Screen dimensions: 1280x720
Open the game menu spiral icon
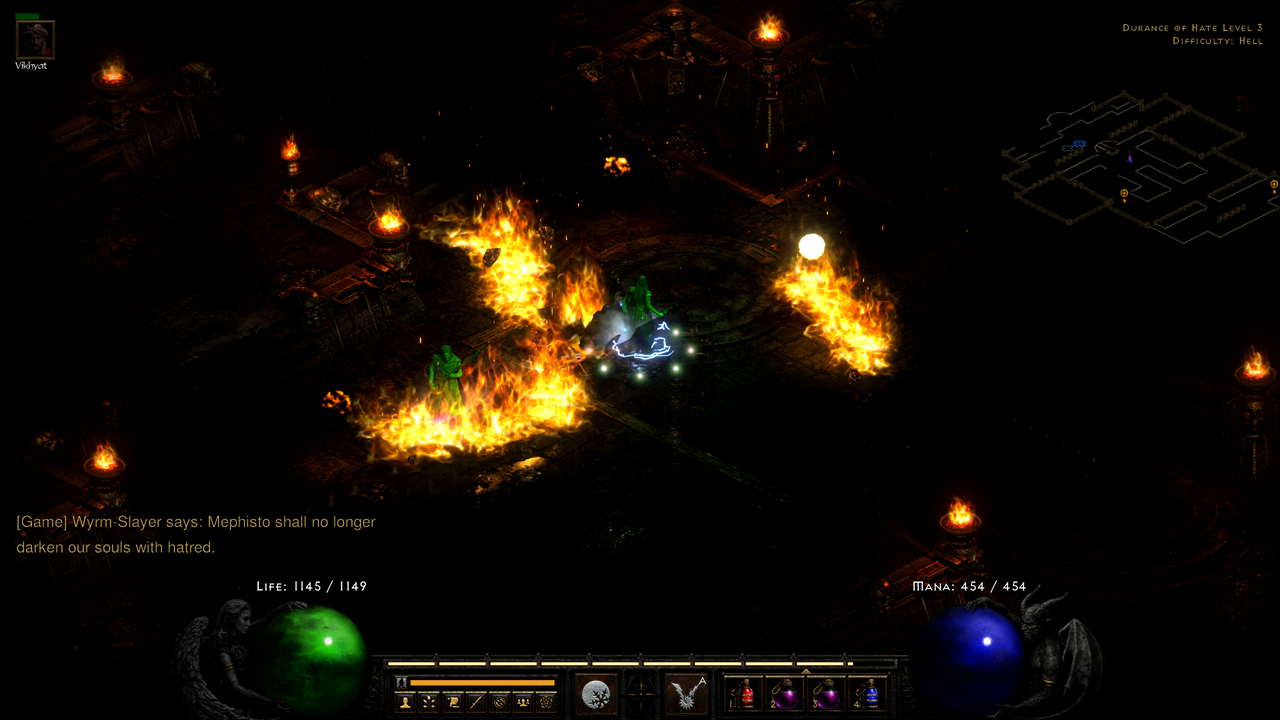(x=546, y=701)
